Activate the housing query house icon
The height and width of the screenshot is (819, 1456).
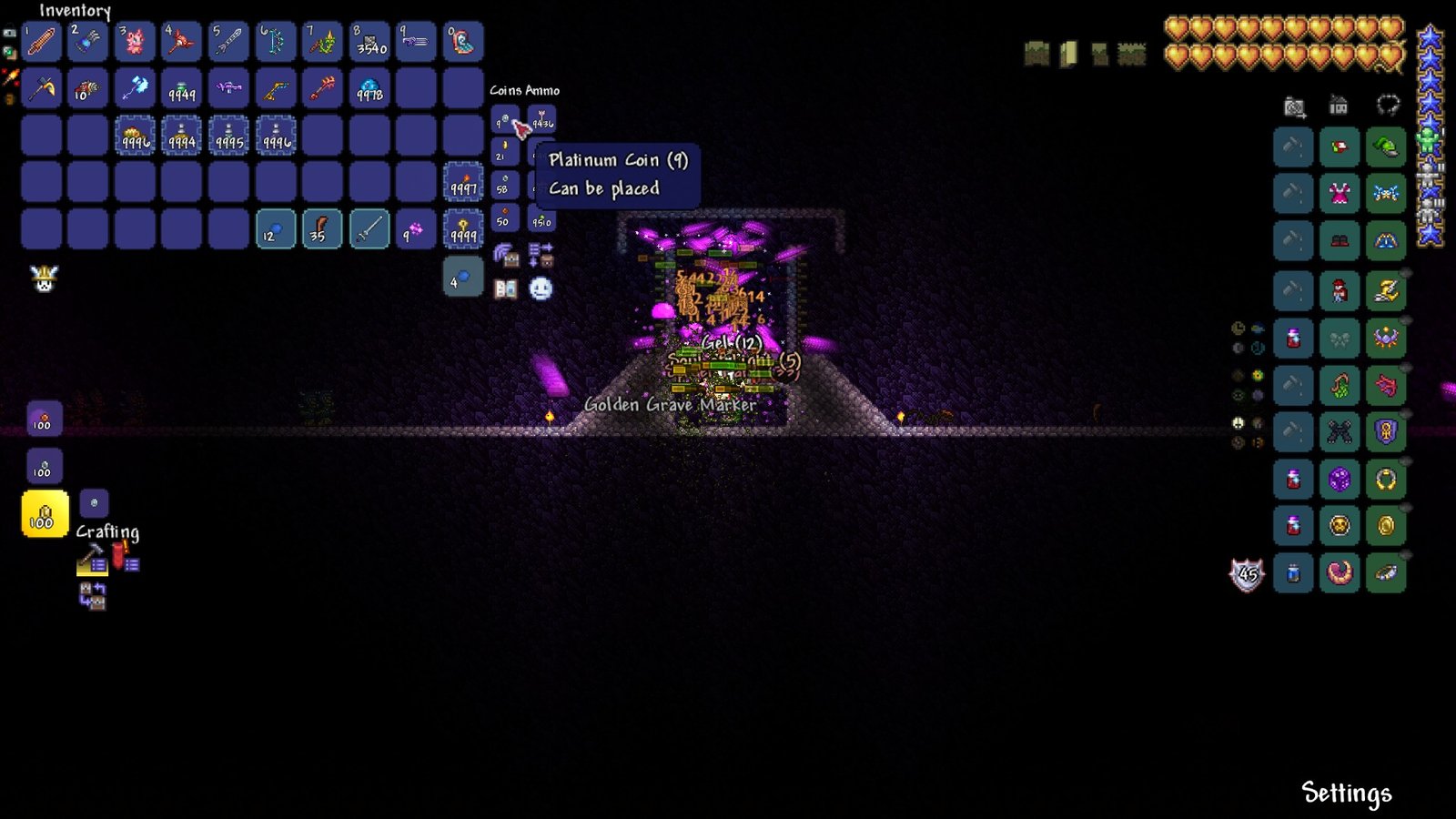[x=1338, y=106]
